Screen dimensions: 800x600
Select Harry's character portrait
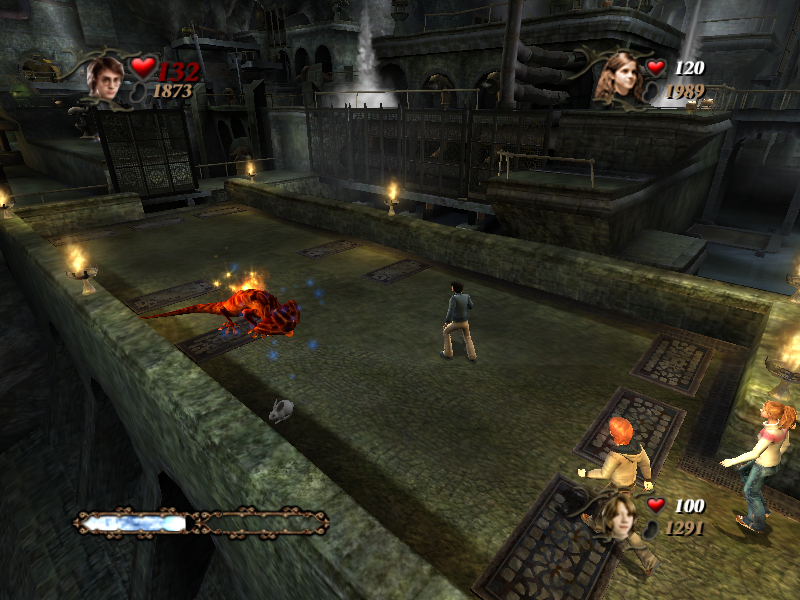click(105, 76)
